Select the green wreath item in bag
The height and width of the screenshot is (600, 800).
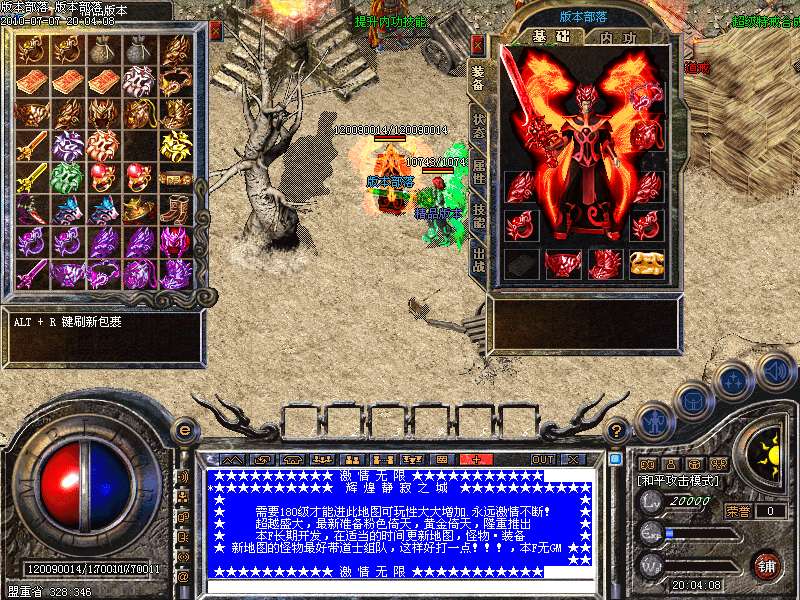tap(67, 177)
